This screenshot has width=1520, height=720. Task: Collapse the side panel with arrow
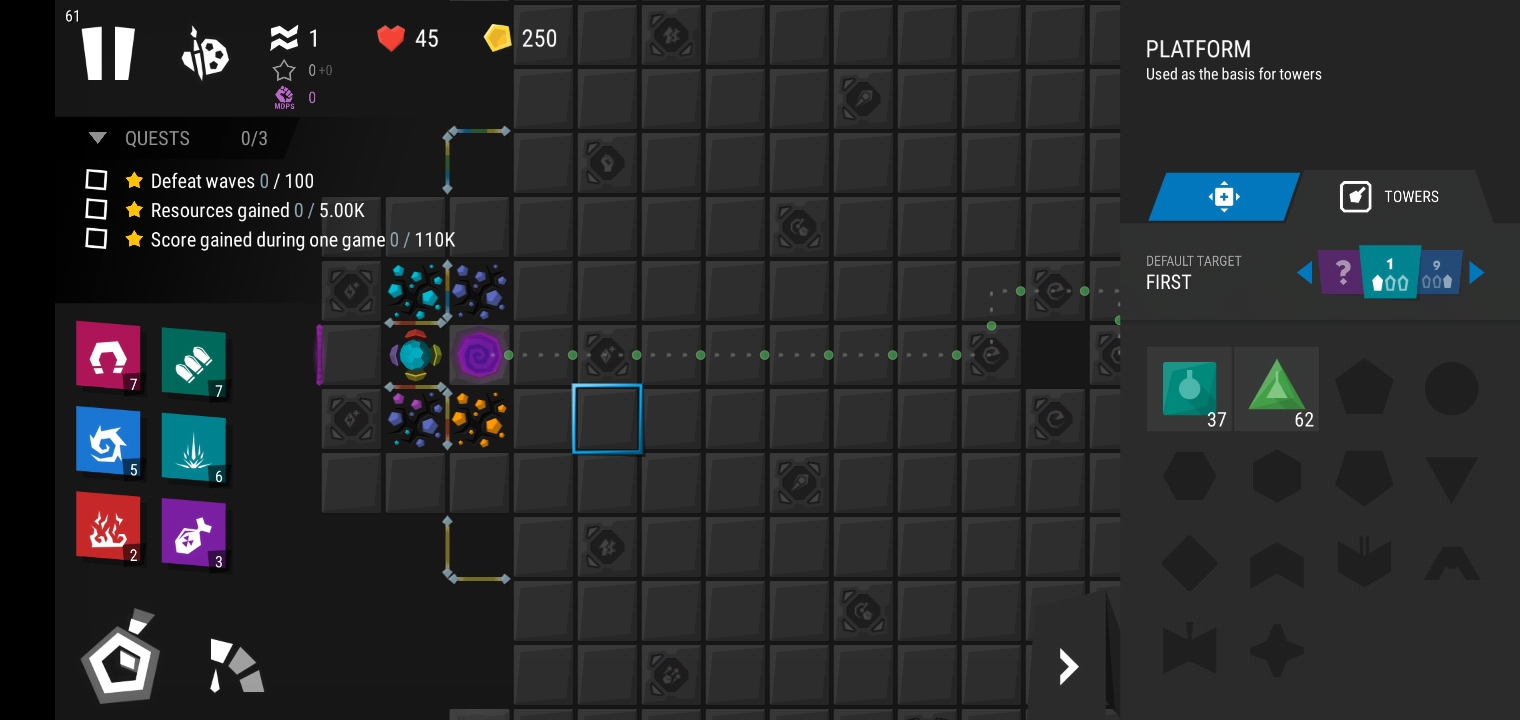[1068, 666]
